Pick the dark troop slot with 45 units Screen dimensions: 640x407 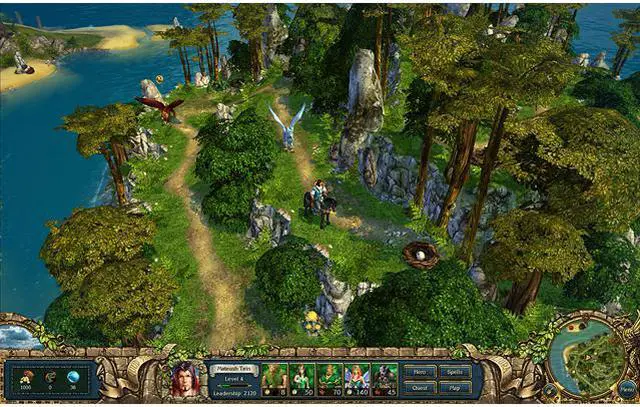pos(384,380)
